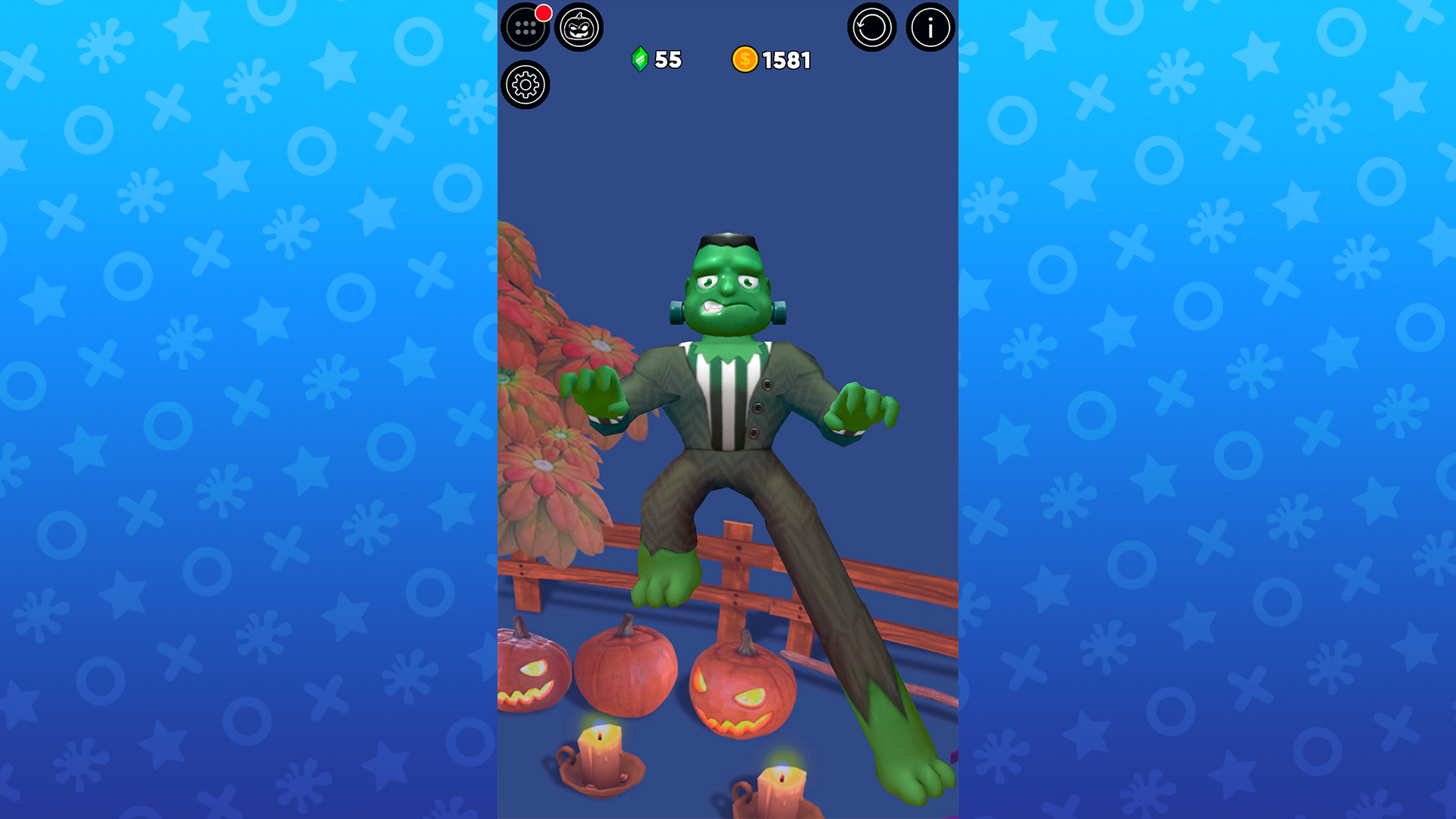Open the app menu with red notification dot
The width and height of the screenshot is (1456, 819).
coord(526,28)
